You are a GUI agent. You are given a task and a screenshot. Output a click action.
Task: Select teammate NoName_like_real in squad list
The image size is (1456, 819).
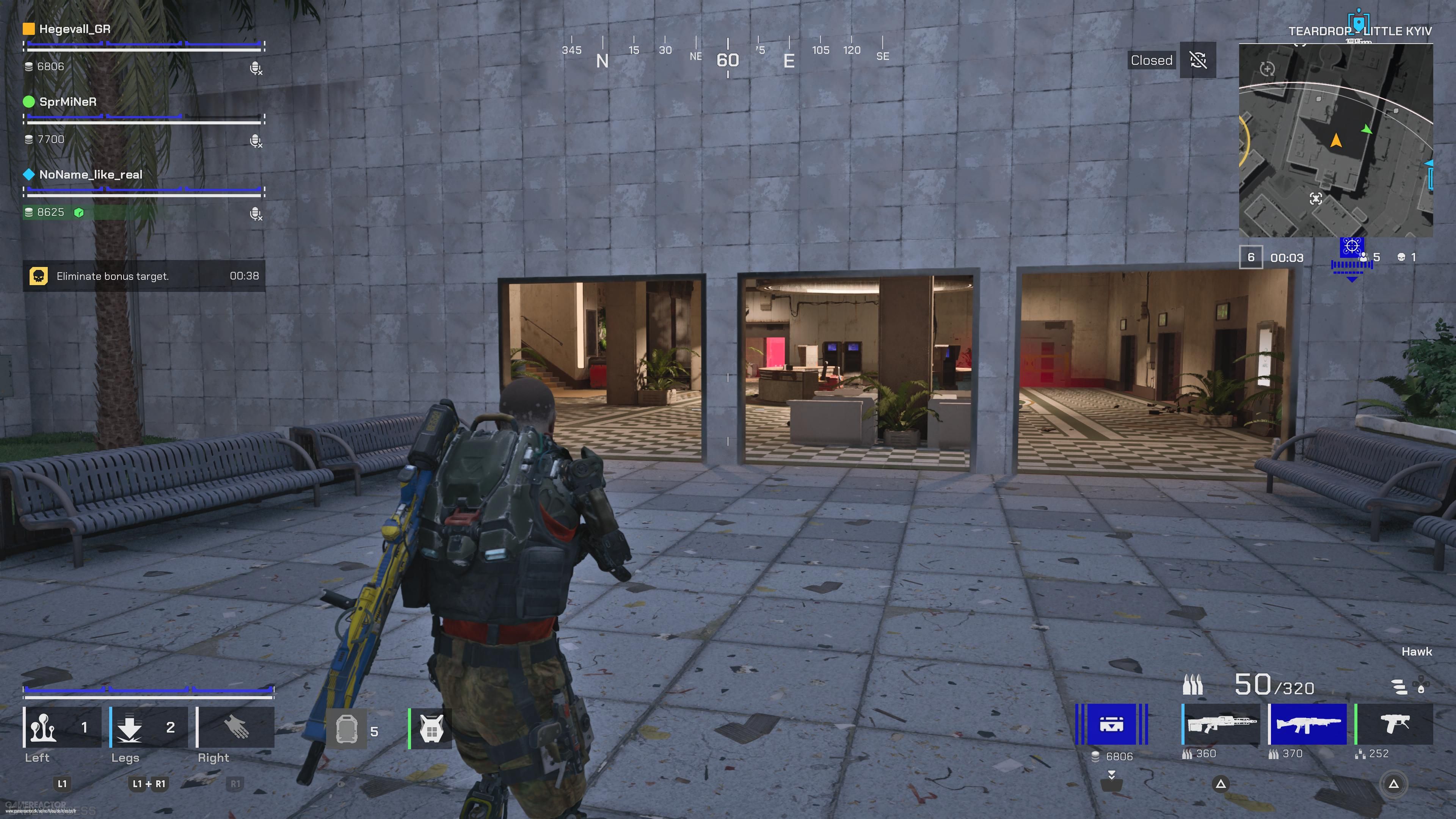[x=91, y=175]
